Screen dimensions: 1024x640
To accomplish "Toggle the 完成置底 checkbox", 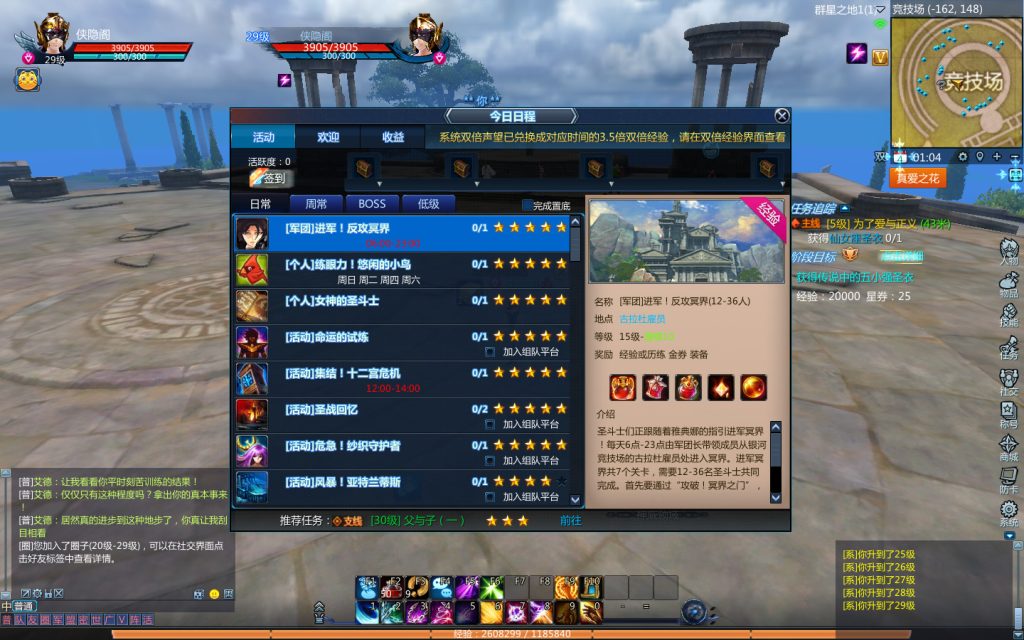I will point(528,206).
